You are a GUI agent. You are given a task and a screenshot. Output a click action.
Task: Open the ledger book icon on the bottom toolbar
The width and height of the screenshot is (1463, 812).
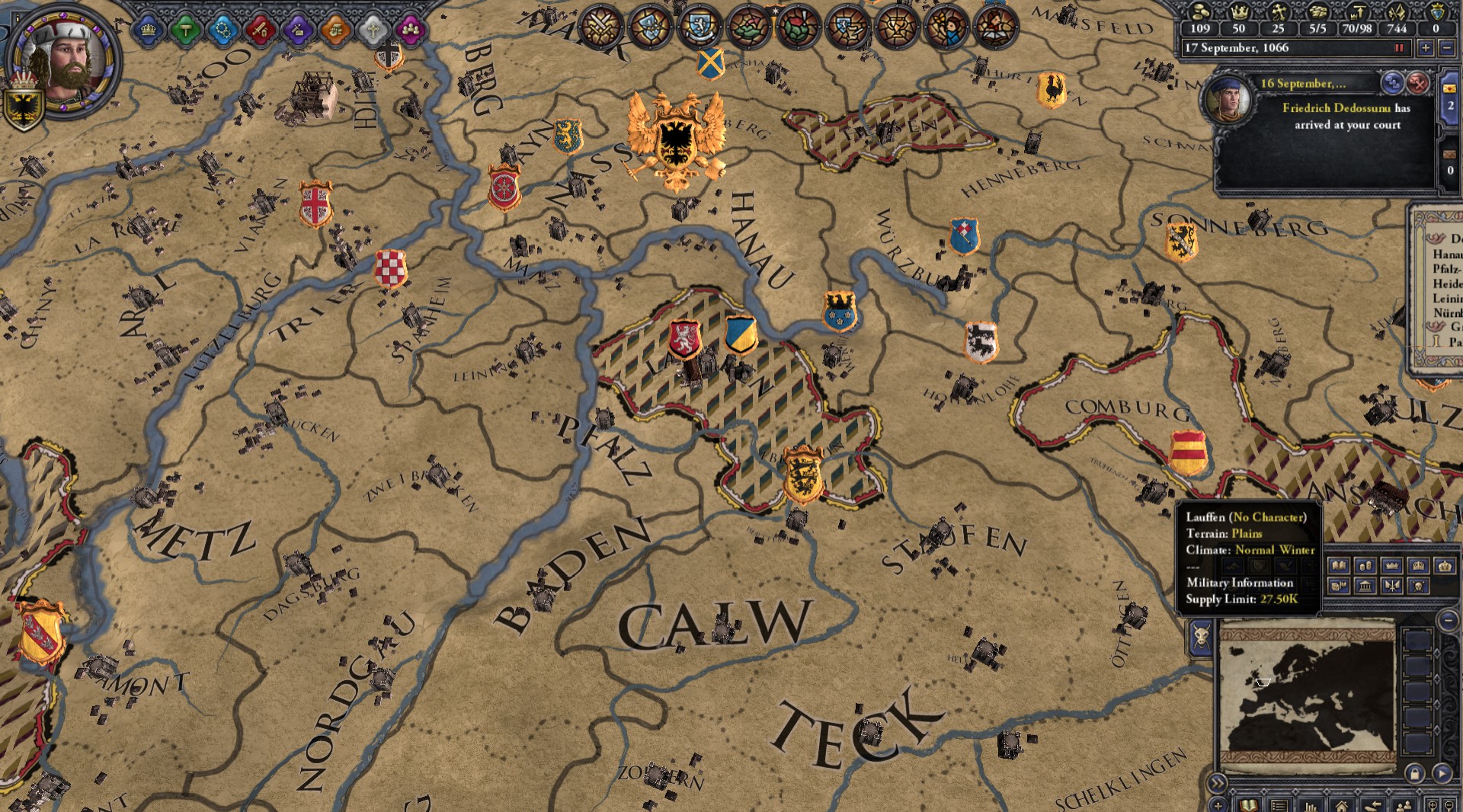pos(1250,804)
